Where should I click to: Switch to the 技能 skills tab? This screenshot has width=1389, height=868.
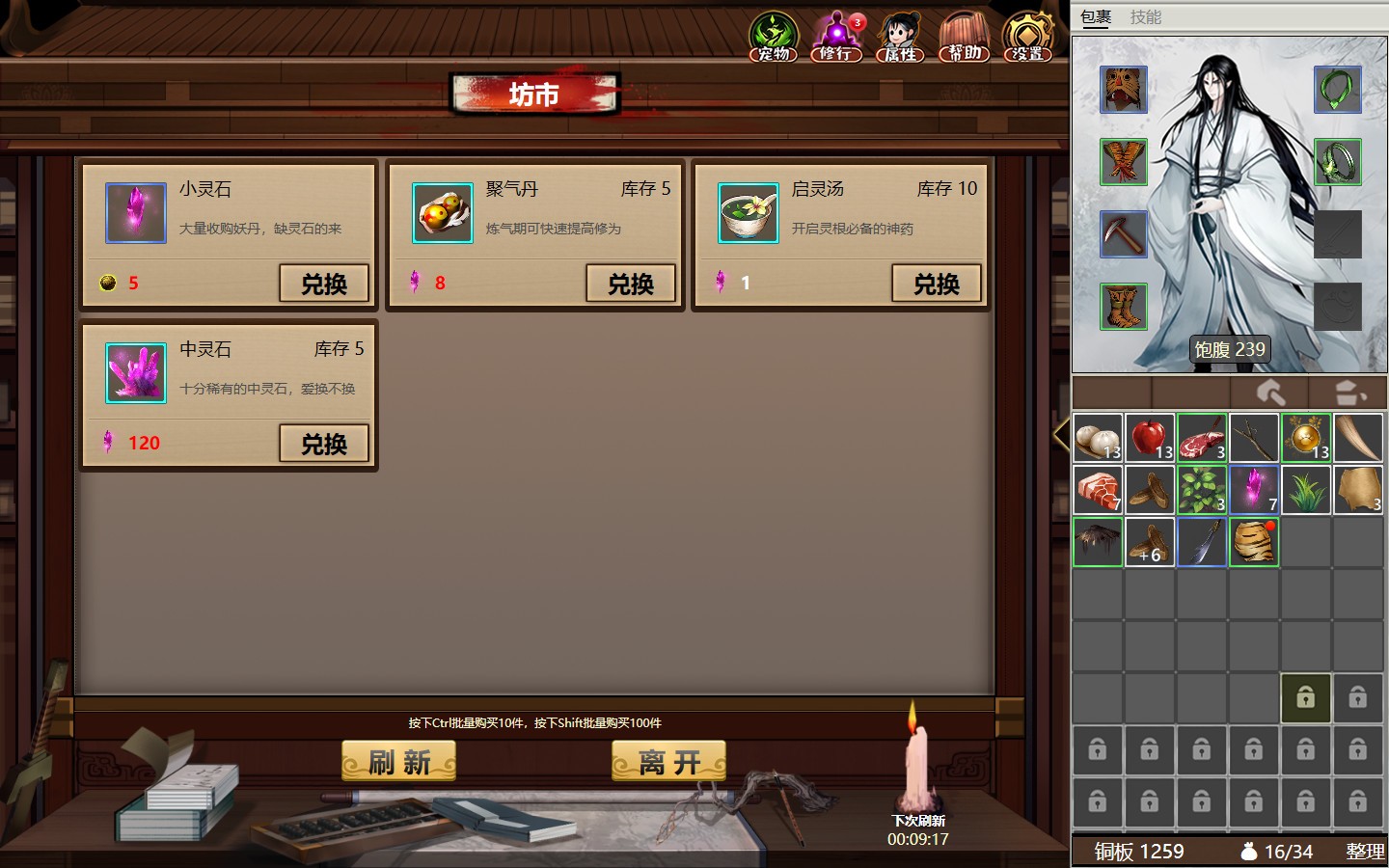point(1148,16)
